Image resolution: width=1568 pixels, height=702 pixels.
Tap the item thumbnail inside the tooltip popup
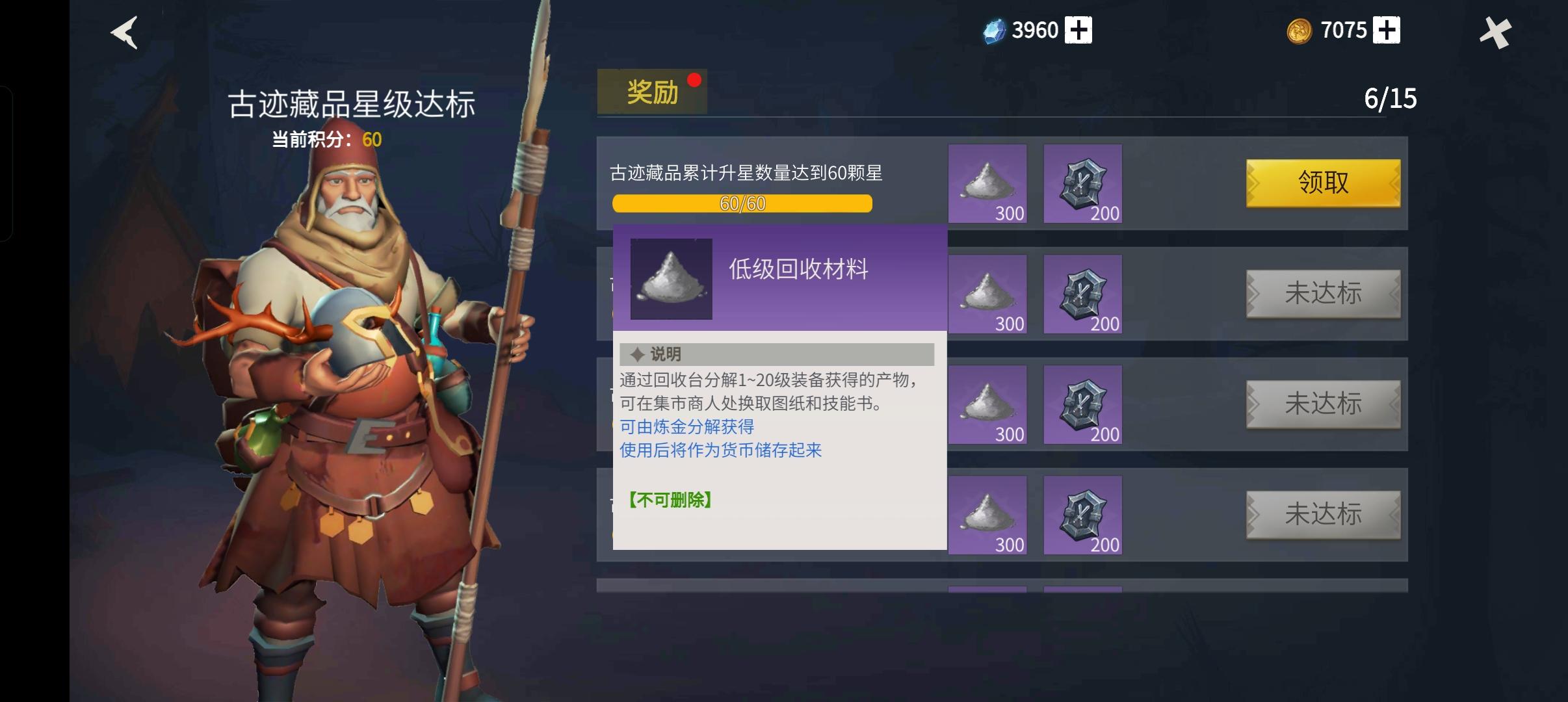pyautogui.click(x=671, y=278)
